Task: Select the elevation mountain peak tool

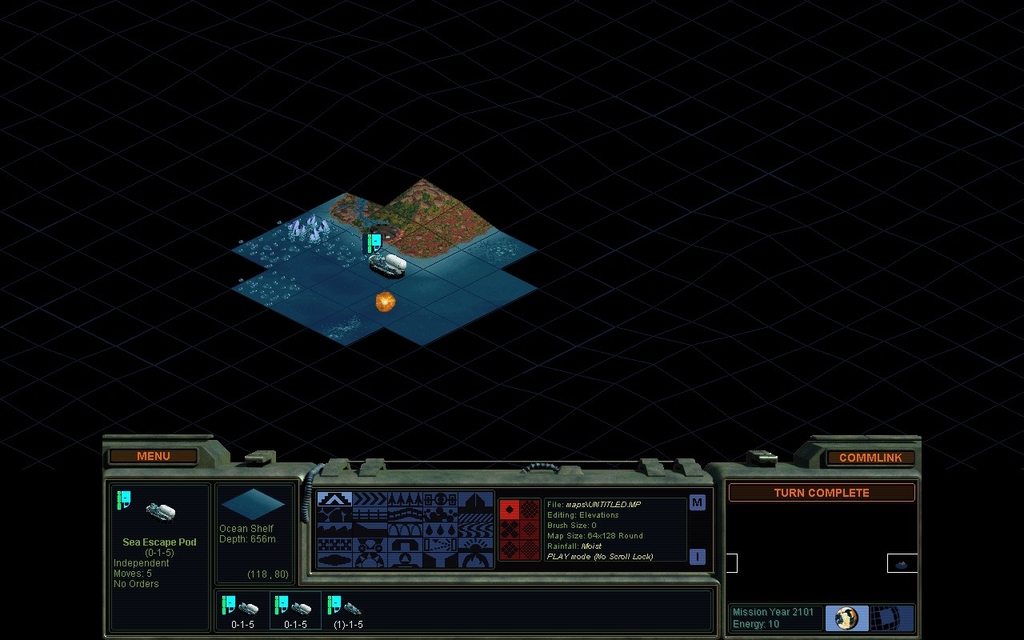Action: pos(333,498)
